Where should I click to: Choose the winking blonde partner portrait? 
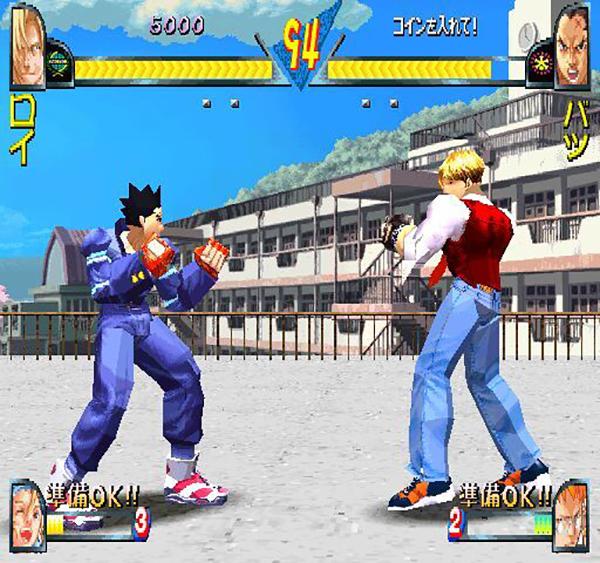pos(28,509)
